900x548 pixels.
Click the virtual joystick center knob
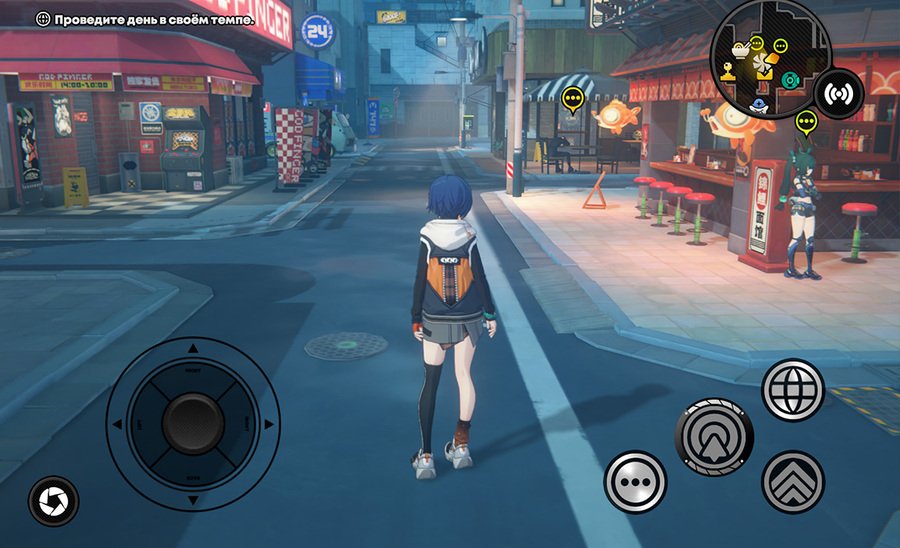[x=192, y=424]
